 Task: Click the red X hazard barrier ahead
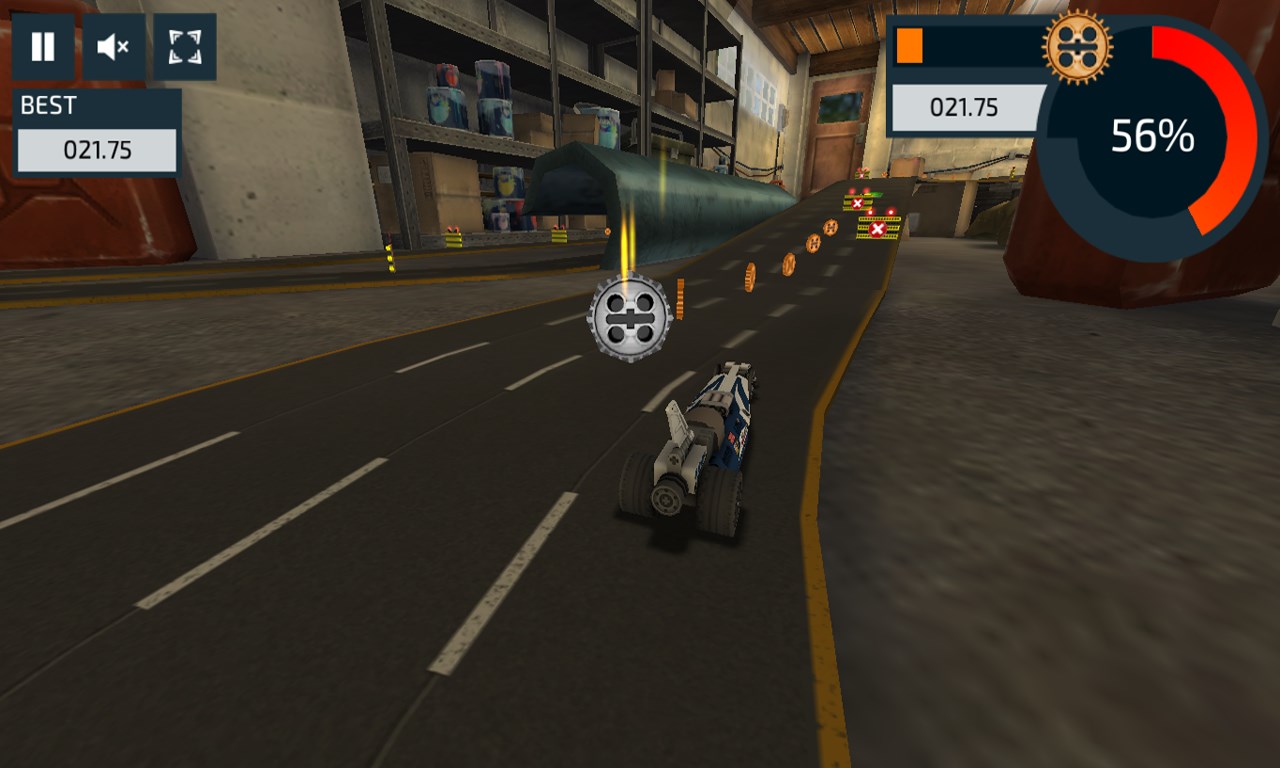(x=876, y=229)
